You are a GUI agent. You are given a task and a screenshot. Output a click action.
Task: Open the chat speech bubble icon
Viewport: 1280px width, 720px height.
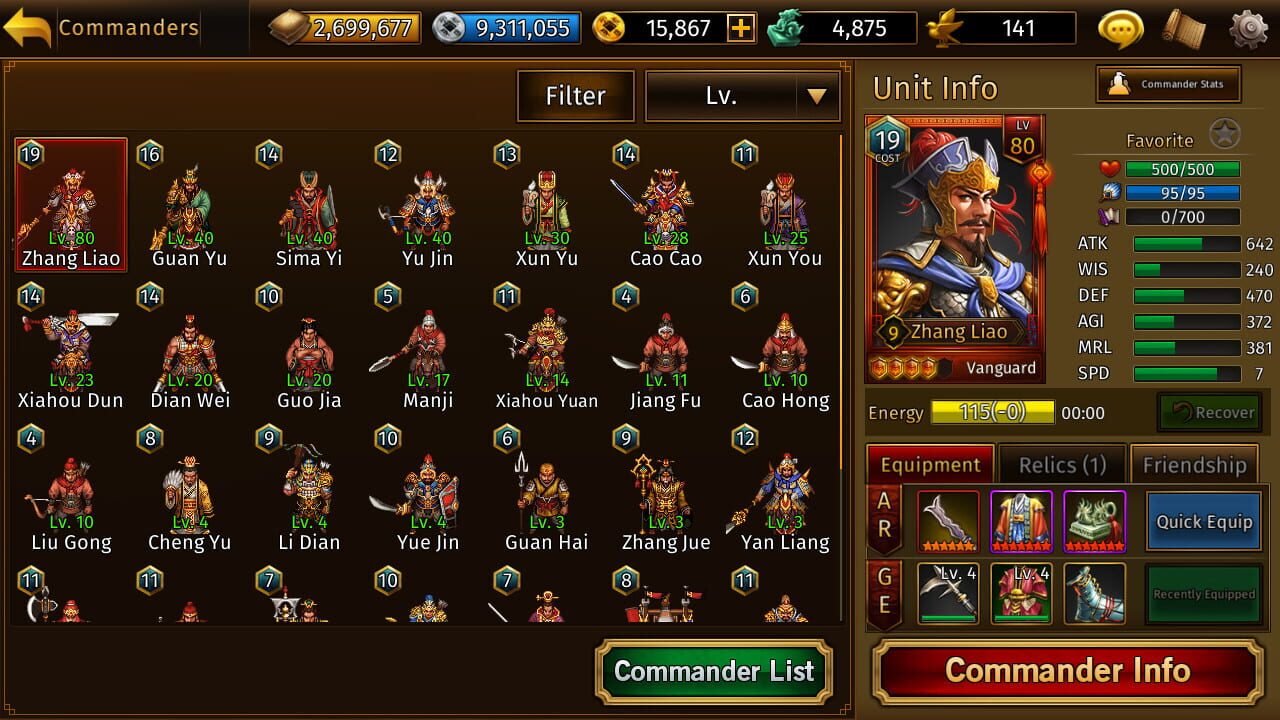[1119, 28]
